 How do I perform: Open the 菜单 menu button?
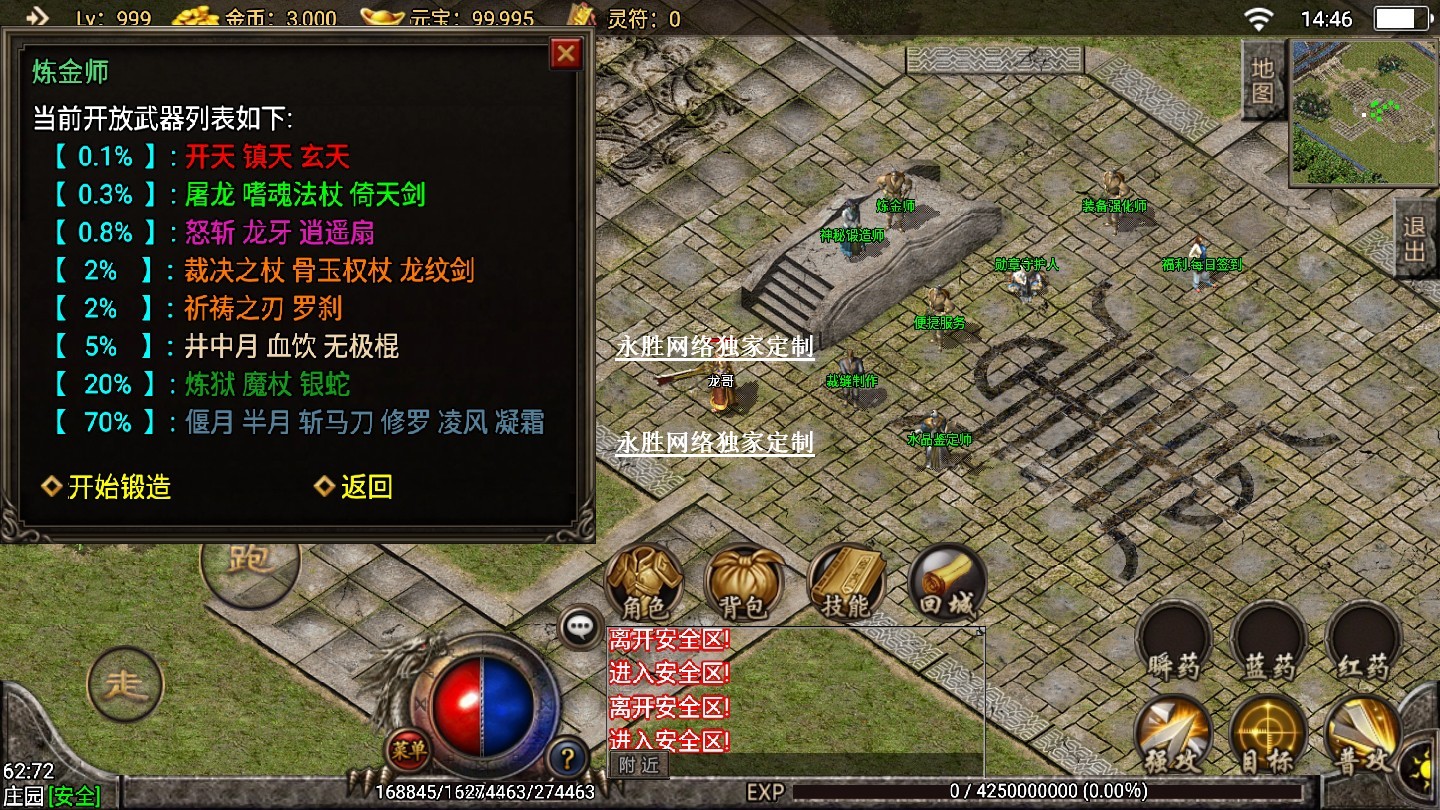[x=408, y=746]
